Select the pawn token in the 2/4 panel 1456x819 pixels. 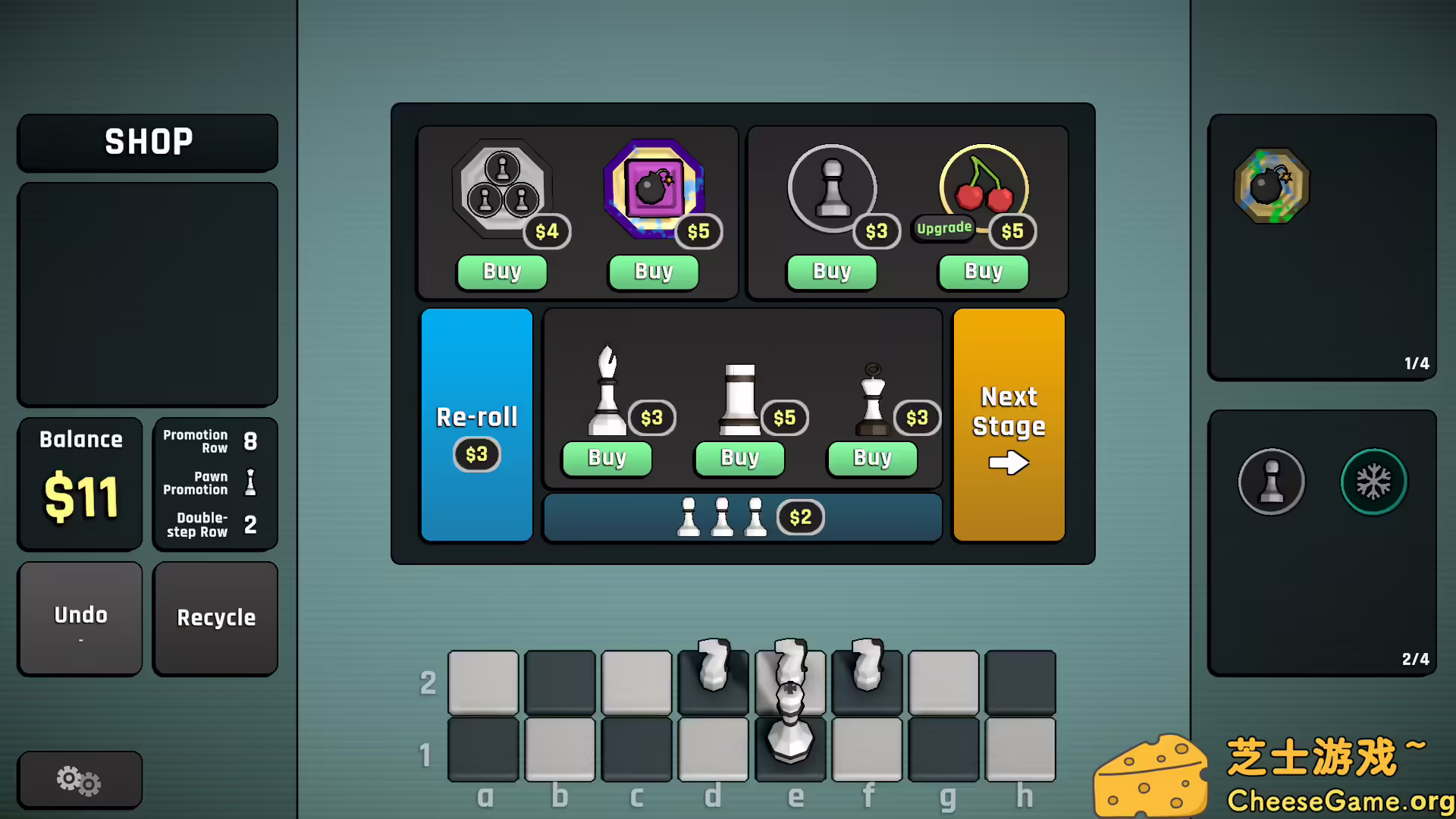coord(1272,482)
